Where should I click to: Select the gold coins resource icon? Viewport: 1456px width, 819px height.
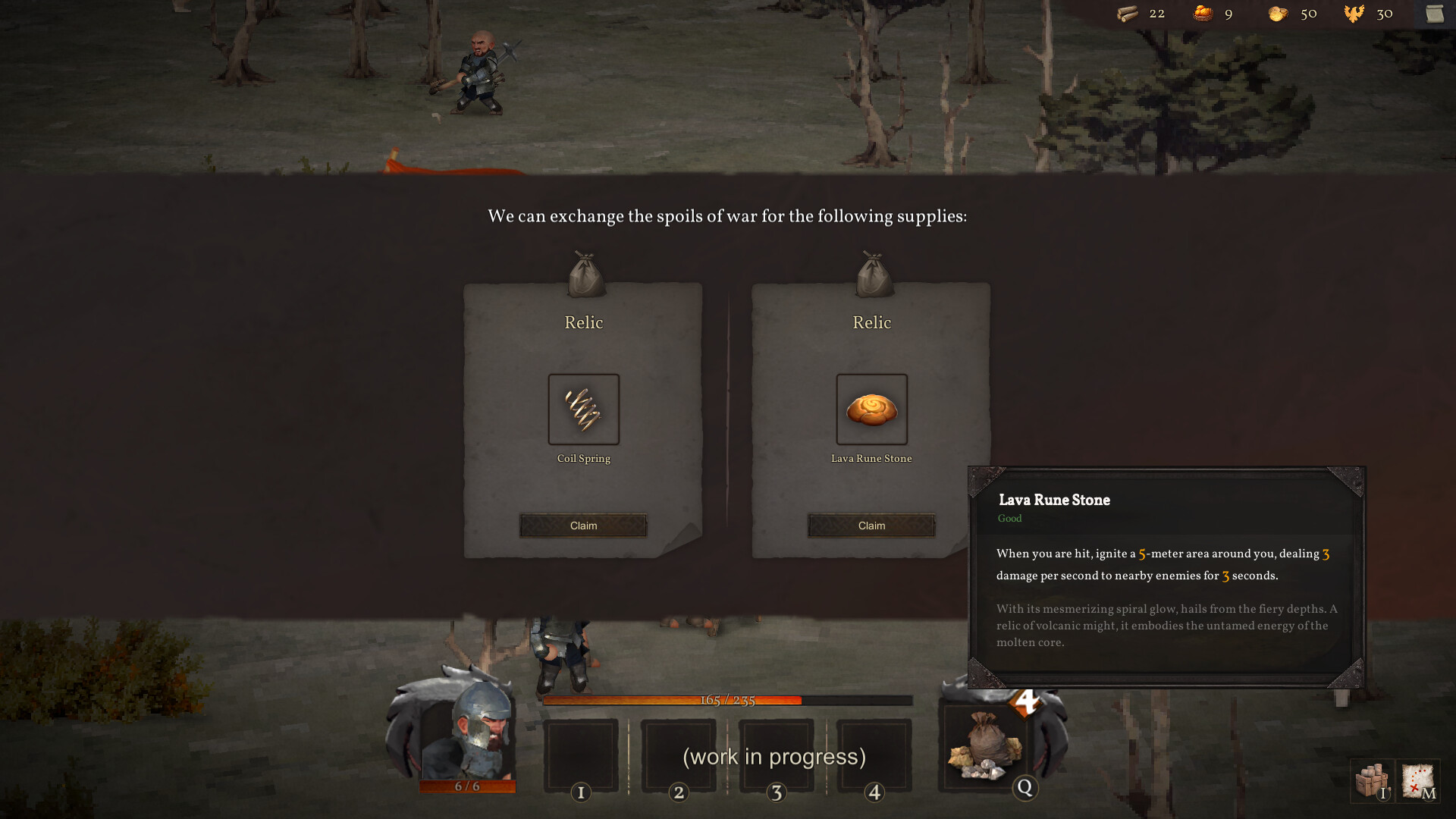coord(1276,13)
